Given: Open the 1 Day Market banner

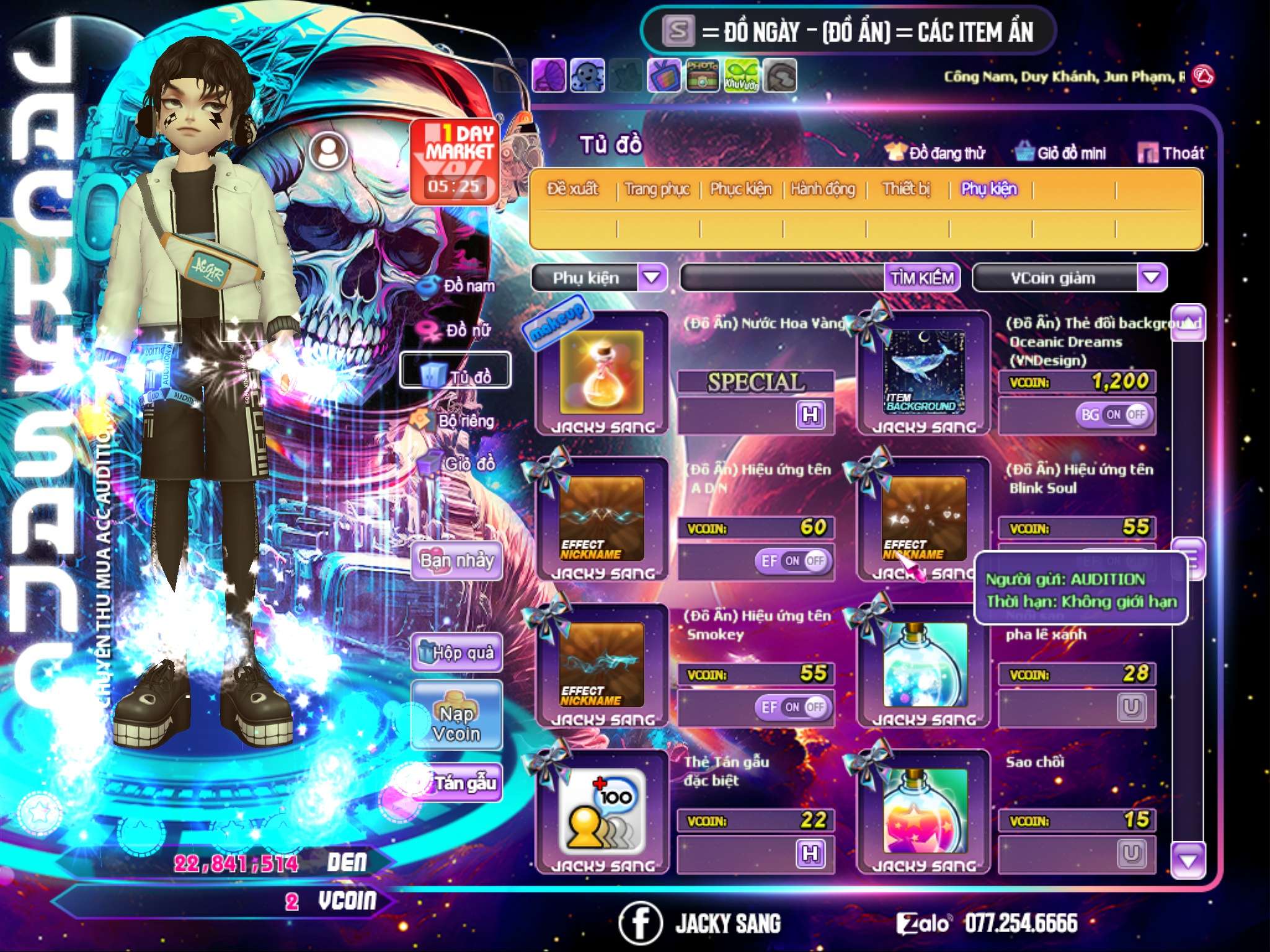Looking at the screenshot, I should (456, 161).
